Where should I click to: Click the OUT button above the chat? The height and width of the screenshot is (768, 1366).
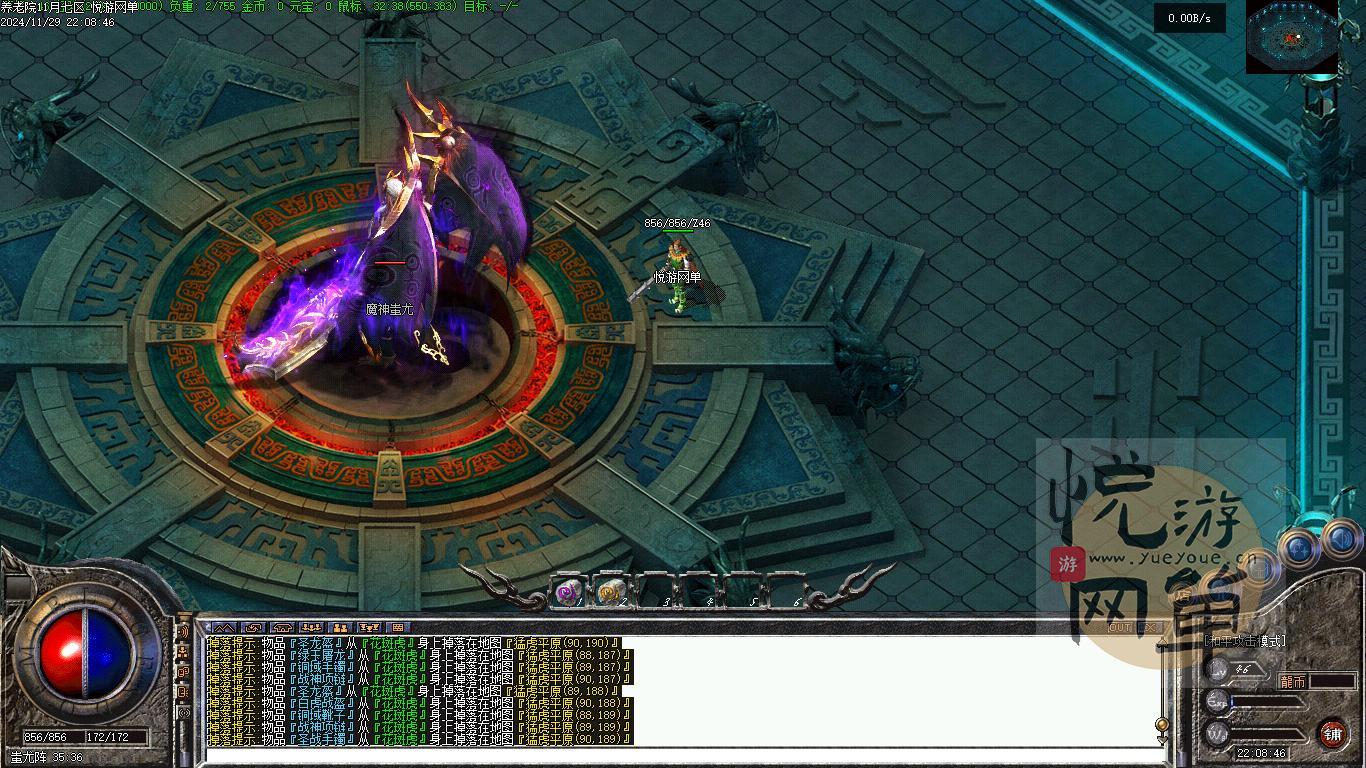(x=1120, y=628)
